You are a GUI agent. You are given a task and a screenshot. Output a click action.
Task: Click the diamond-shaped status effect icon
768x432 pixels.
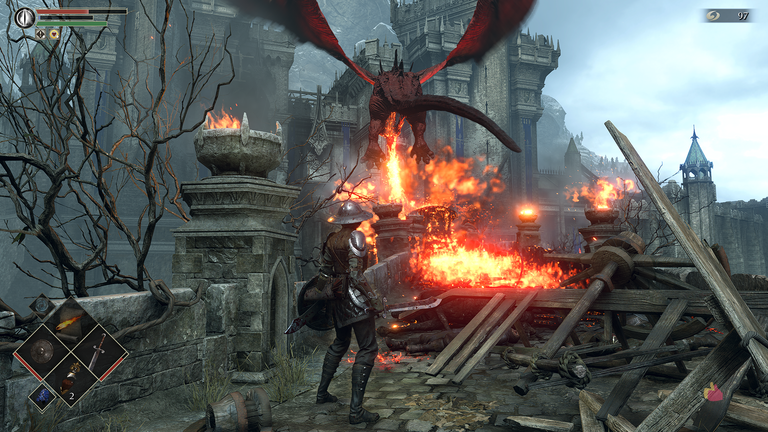[x=41, y=33]
